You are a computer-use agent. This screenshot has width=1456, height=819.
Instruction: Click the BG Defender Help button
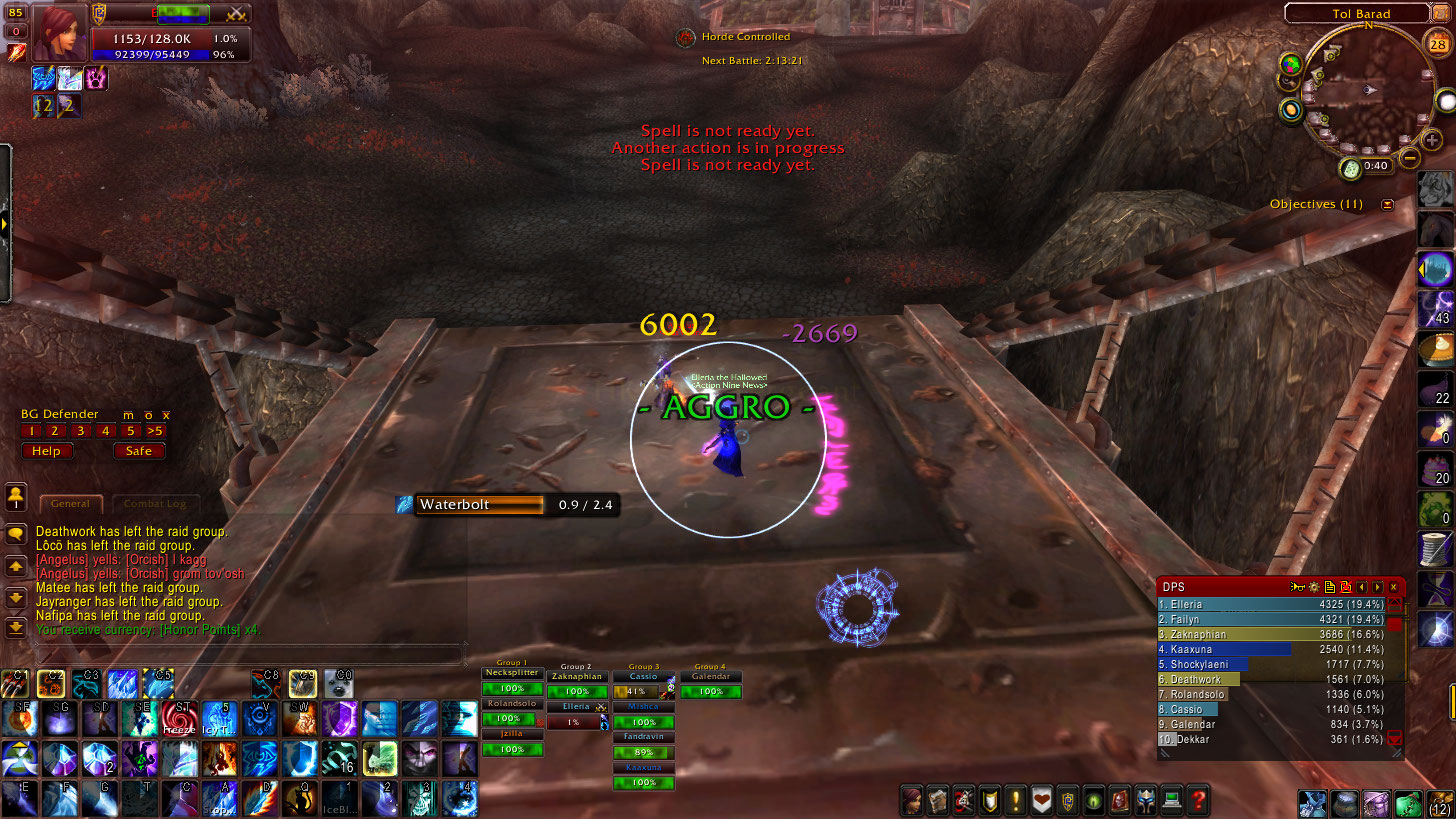pos(46,451)
